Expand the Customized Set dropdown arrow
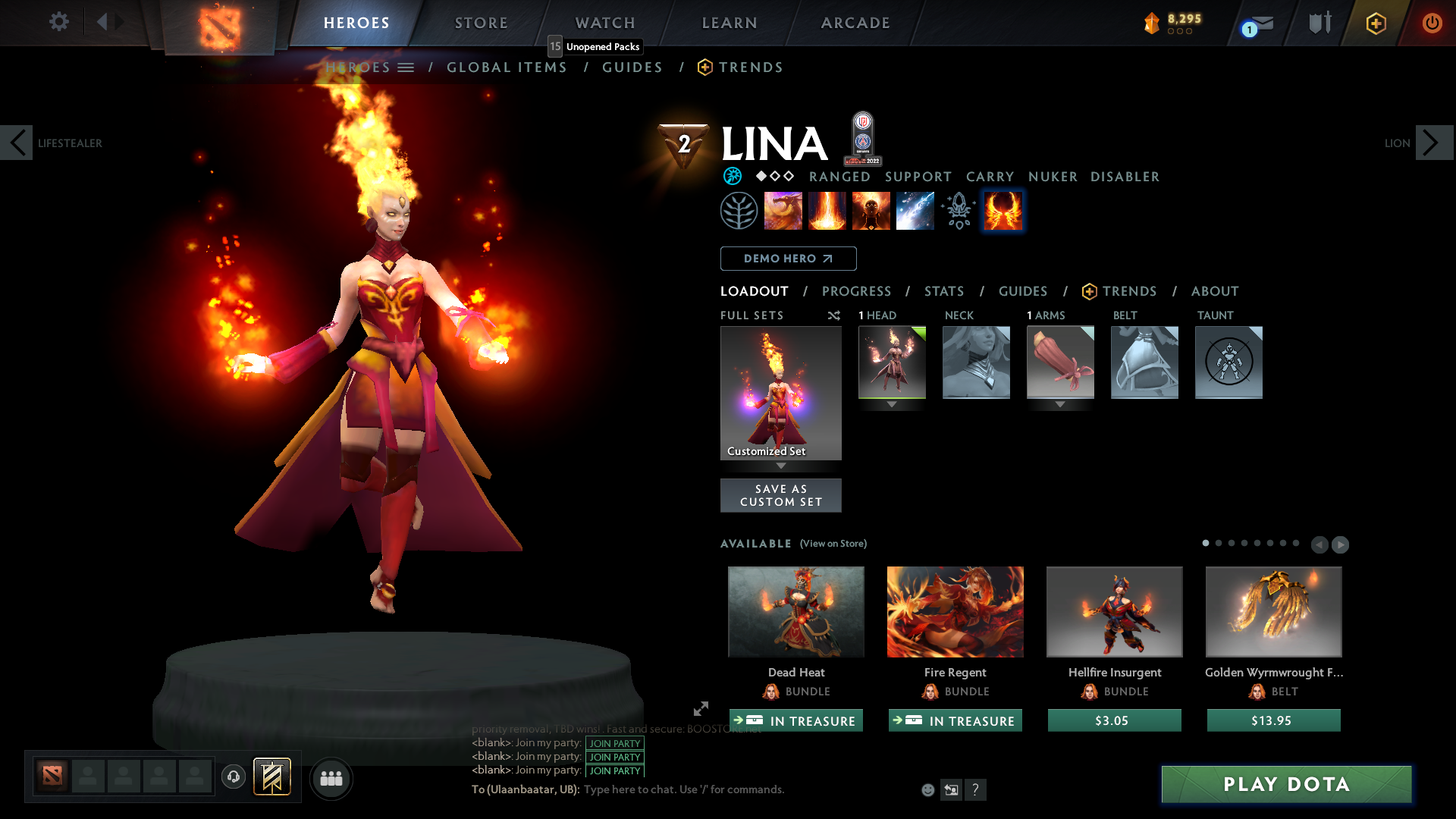The width and height of the screenshot is (1456, 819). [x=781, y=466]
